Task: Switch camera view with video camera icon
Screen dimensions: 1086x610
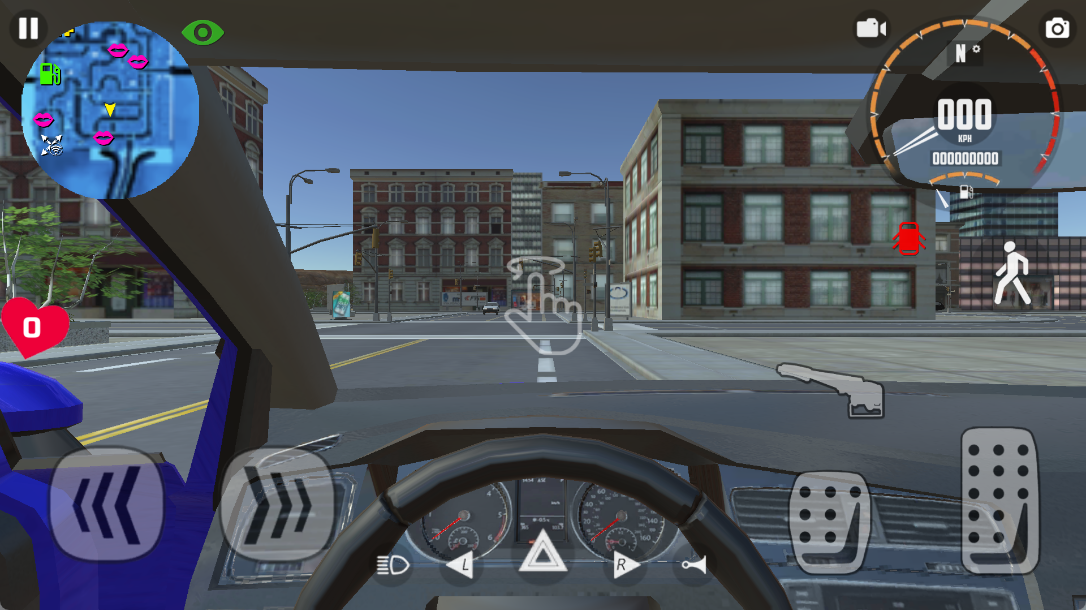Action: click(x=871, y=28)
